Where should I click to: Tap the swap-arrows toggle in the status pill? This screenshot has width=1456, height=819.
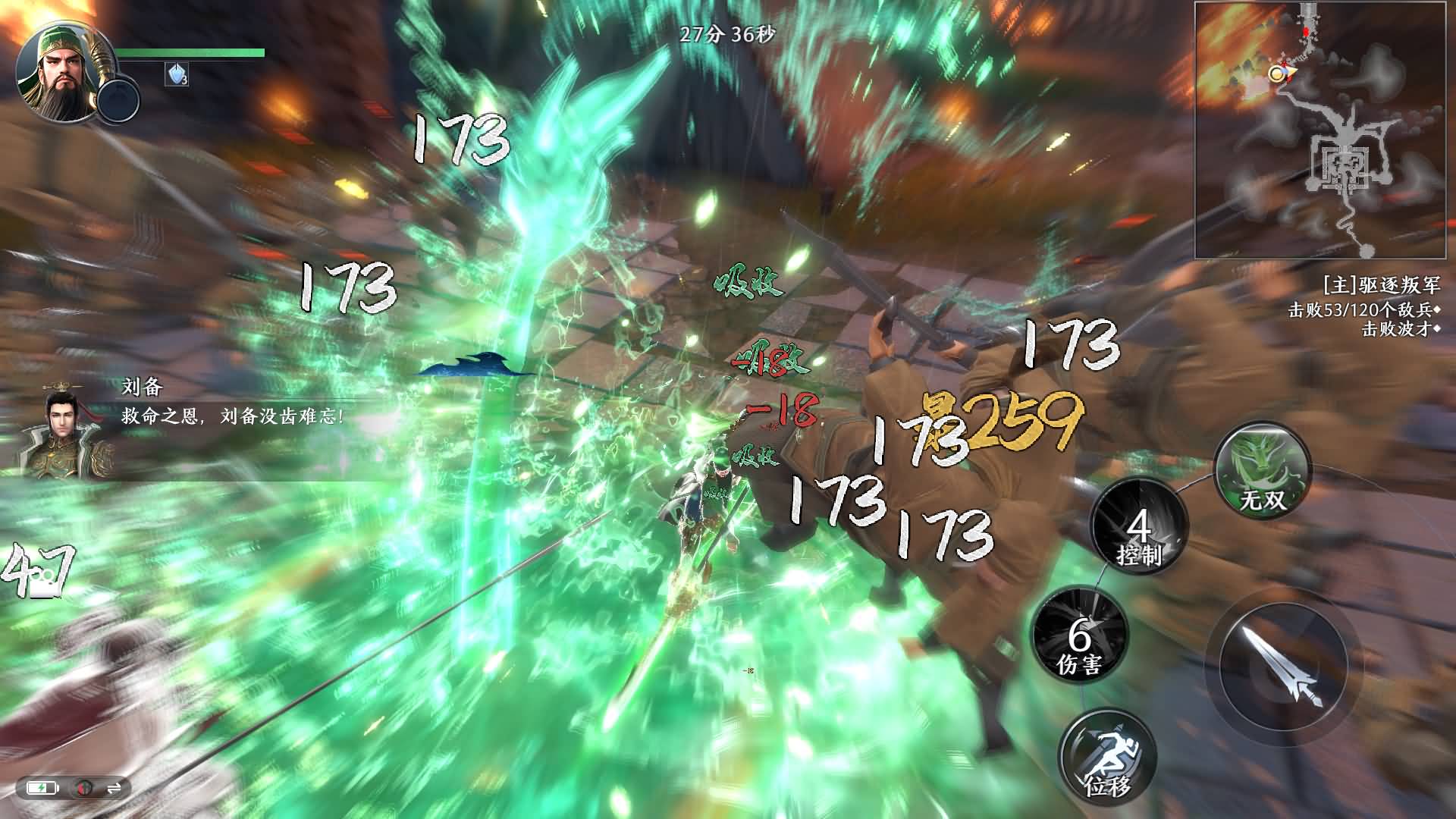[115, 789]
